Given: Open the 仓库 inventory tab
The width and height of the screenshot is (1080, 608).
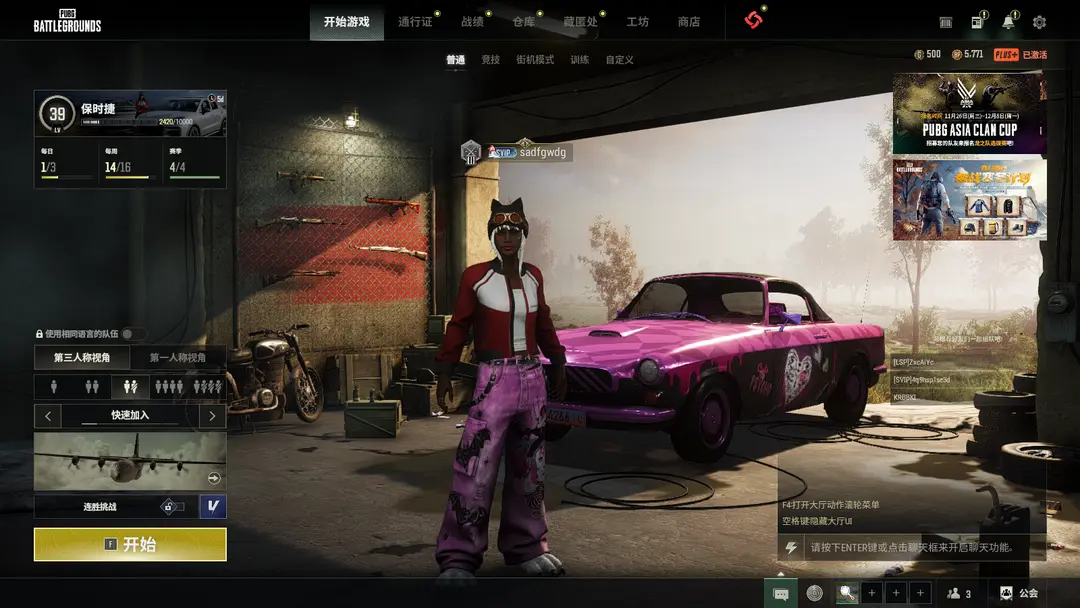Looking at the screenshot, I should pos(523,21).
